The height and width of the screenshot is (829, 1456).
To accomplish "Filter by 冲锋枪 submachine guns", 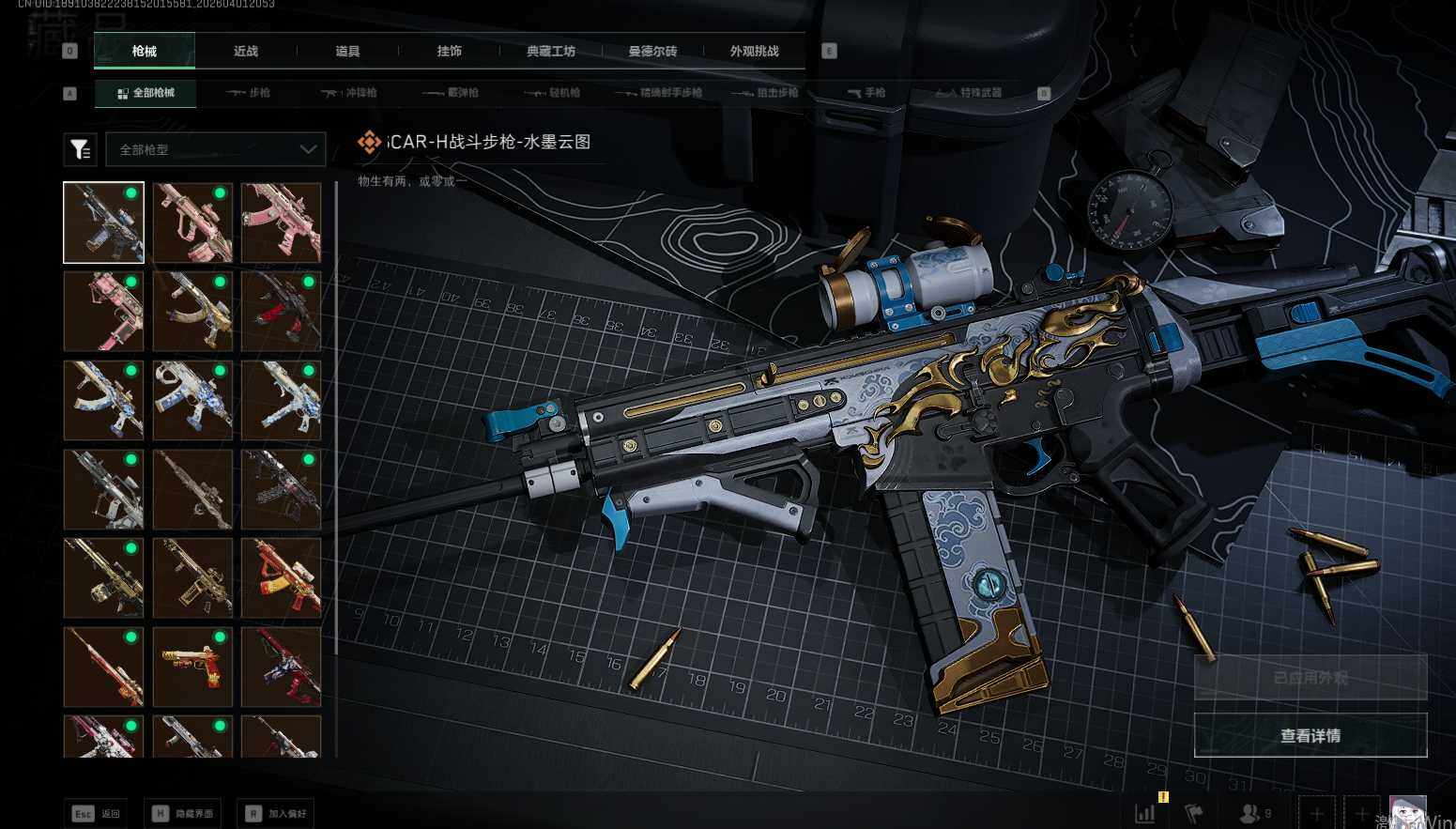I will (x=349, y=93).
